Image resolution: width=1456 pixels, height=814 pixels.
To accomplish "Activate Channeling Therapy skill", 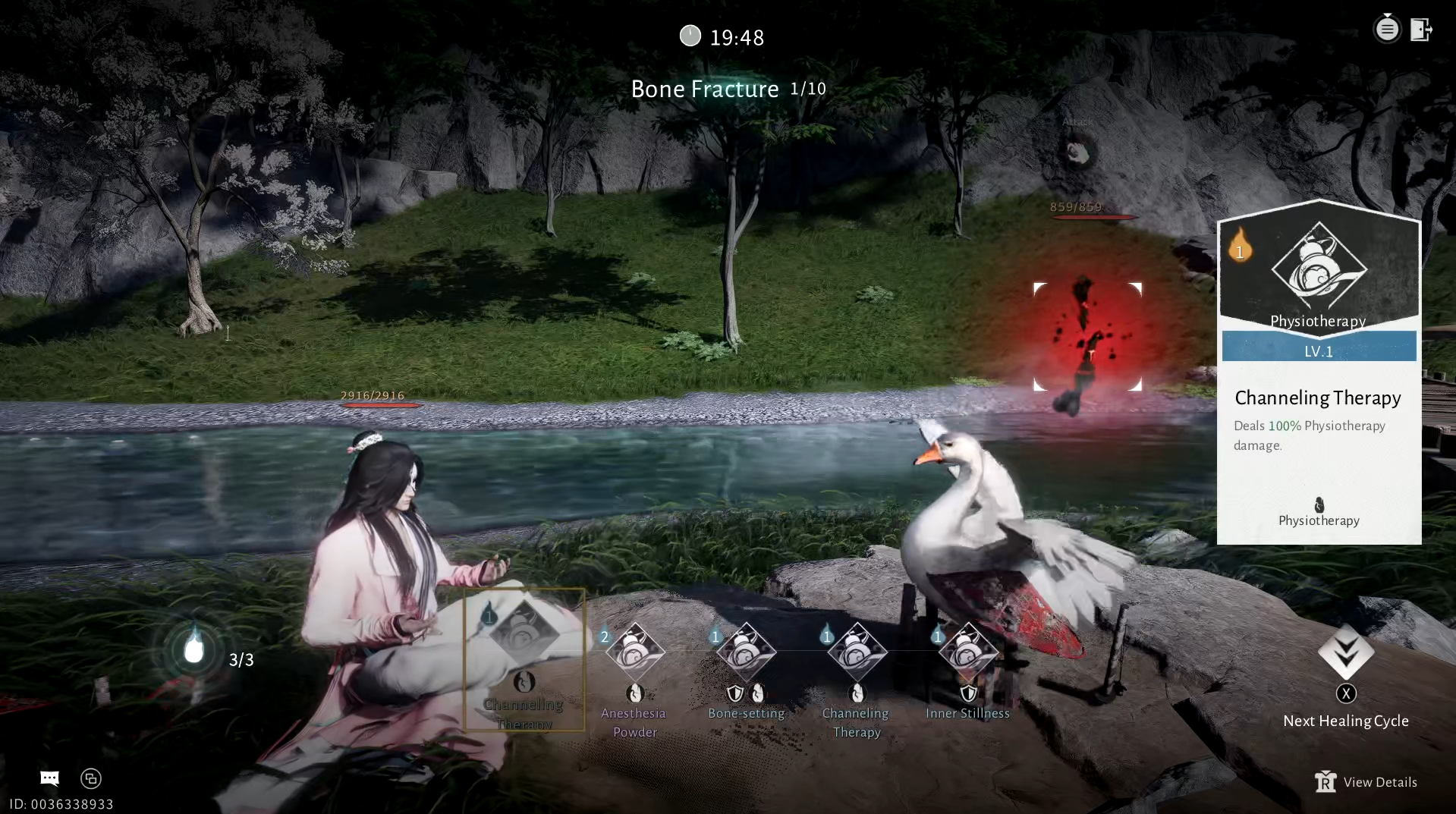I will [x=856, y=652].
